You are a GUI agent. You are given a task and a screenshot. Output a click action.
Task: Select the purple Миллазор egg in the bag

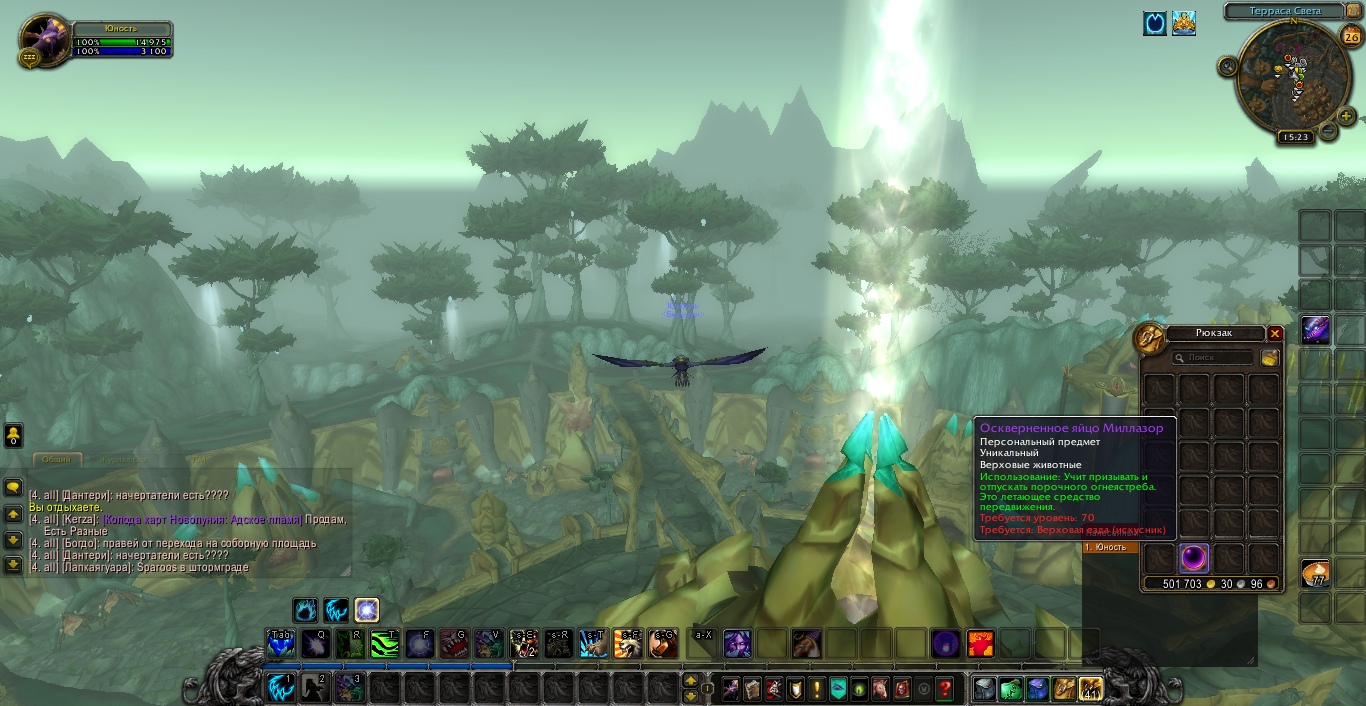pos(1195,558)
